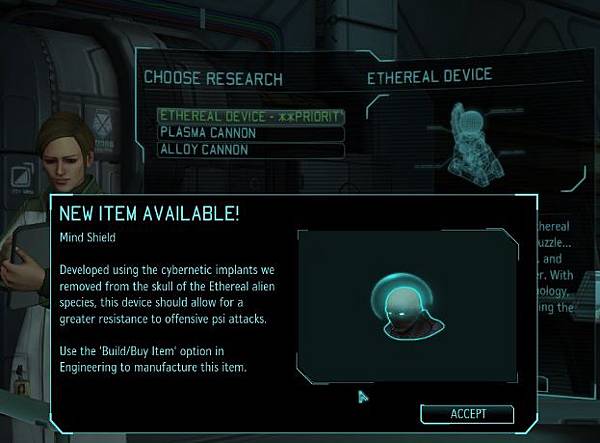Image resolution: width=600 pixels, height=443 pixels.
Task: Pick the Alloy Cannon research project
Action: [x=250, y=150]
